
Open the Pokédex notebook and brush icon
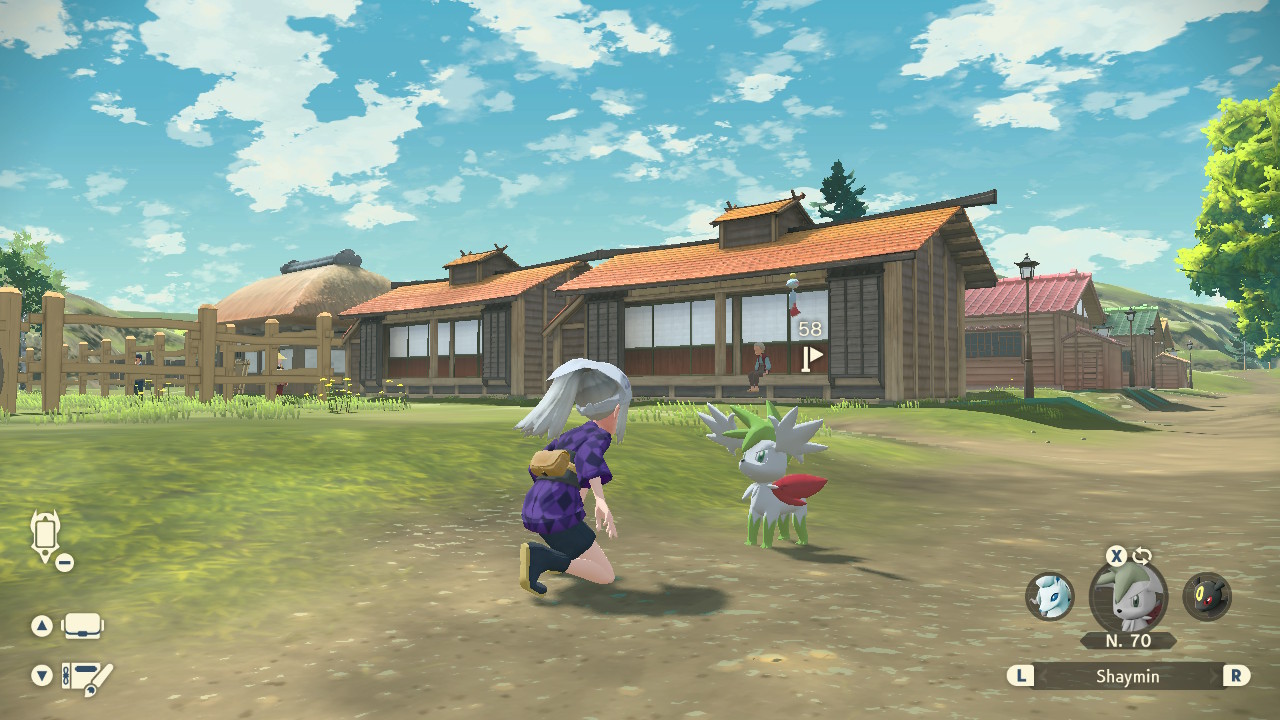point(87,678)
